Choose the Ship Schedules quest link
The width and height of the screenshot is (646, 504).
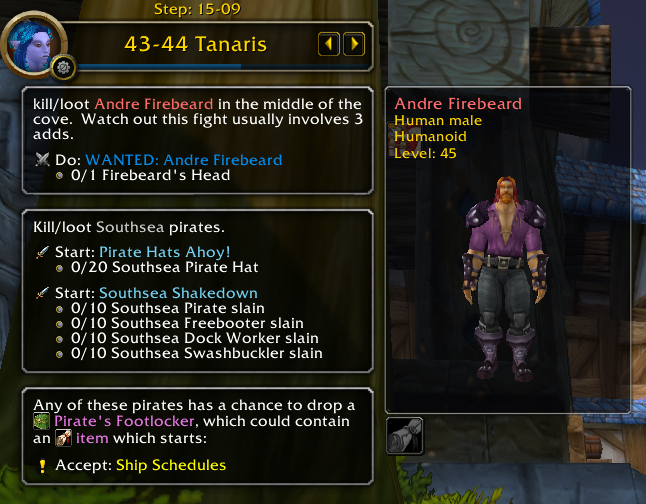pyautogui.click(x=171, y=465)
